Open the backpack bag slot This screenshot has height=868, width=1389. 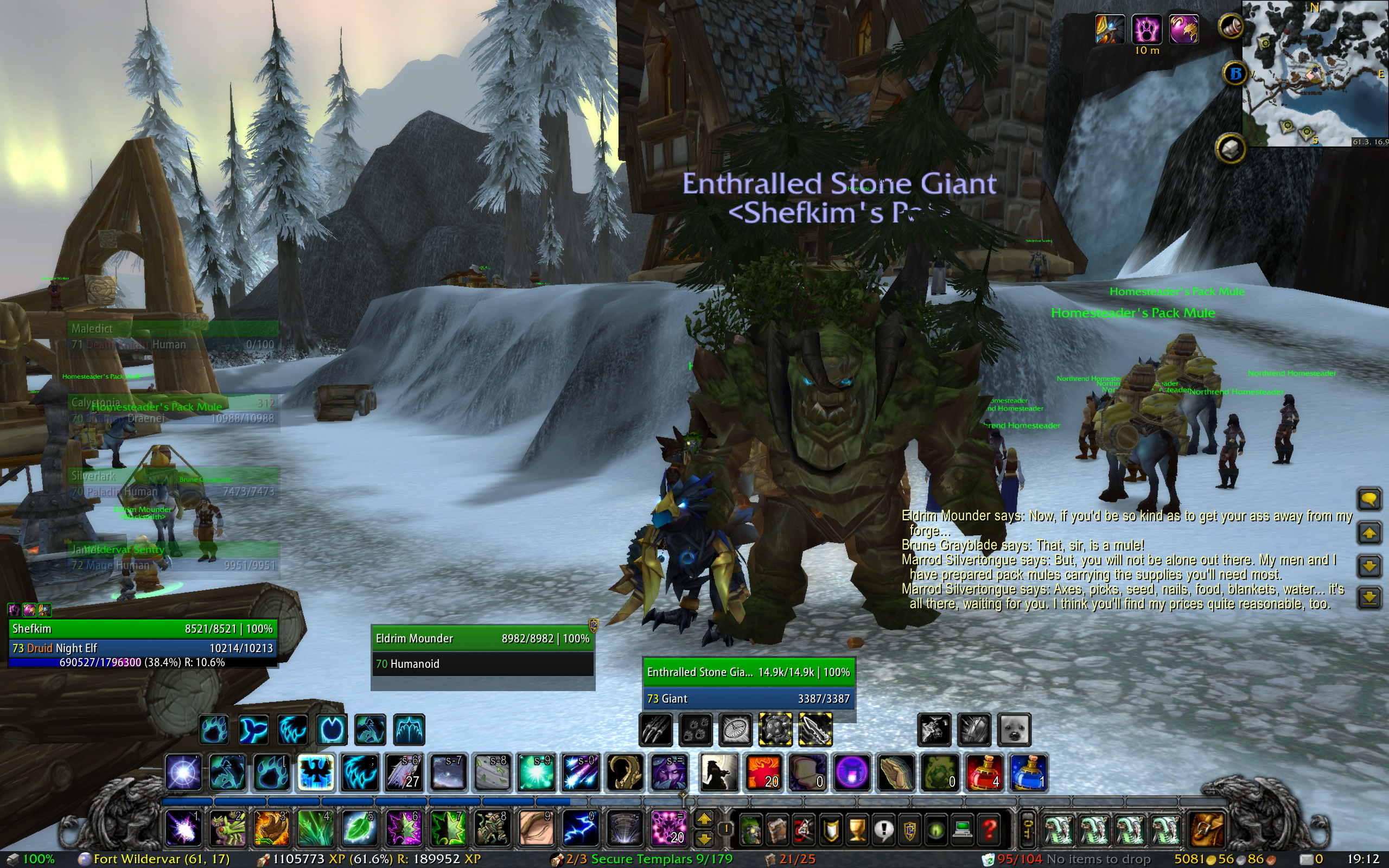point(1206,829)
